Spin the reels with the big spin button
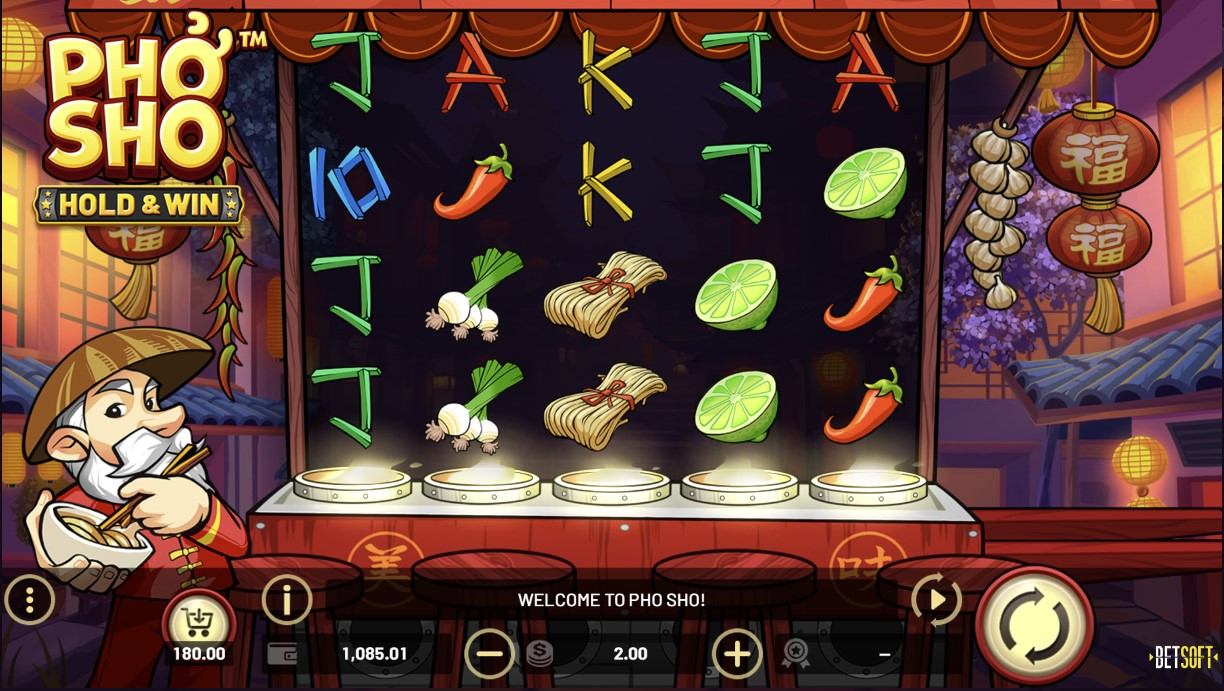Image resolution: width=1224 pixels, height=691 pixels. pos(1034,625)
